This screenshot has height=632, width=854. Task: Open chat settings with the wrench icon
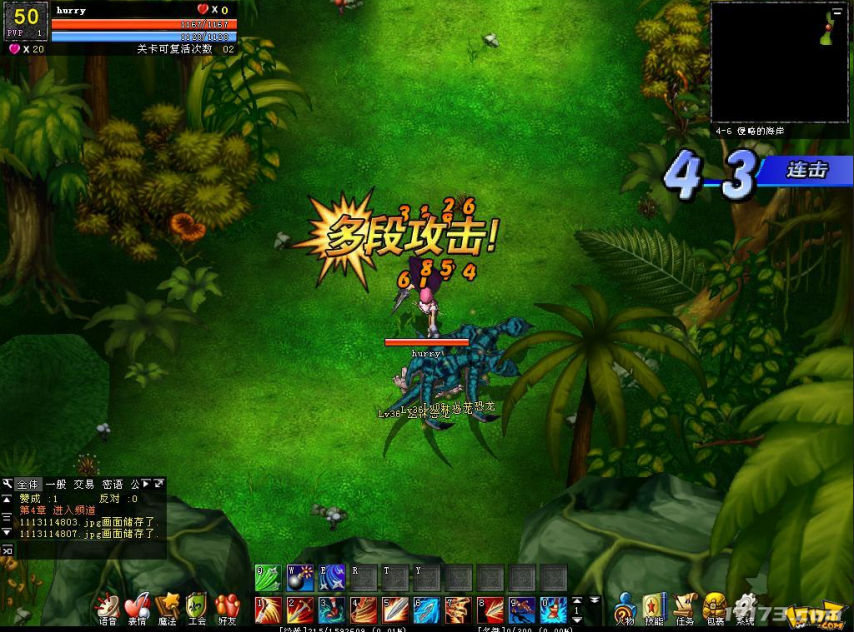[7, 484]
